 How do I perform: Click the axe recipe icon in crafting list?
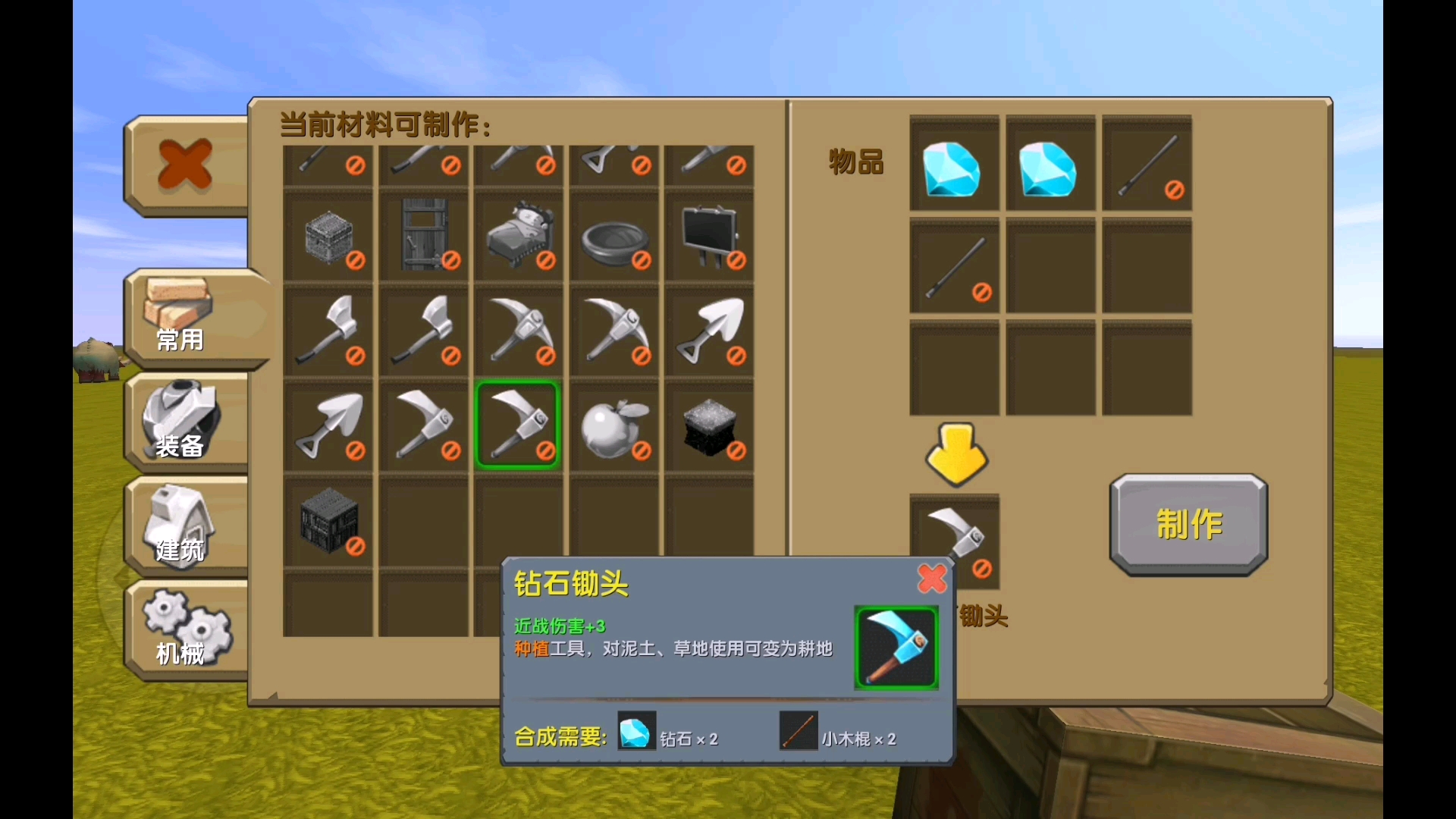pos(328,331)
